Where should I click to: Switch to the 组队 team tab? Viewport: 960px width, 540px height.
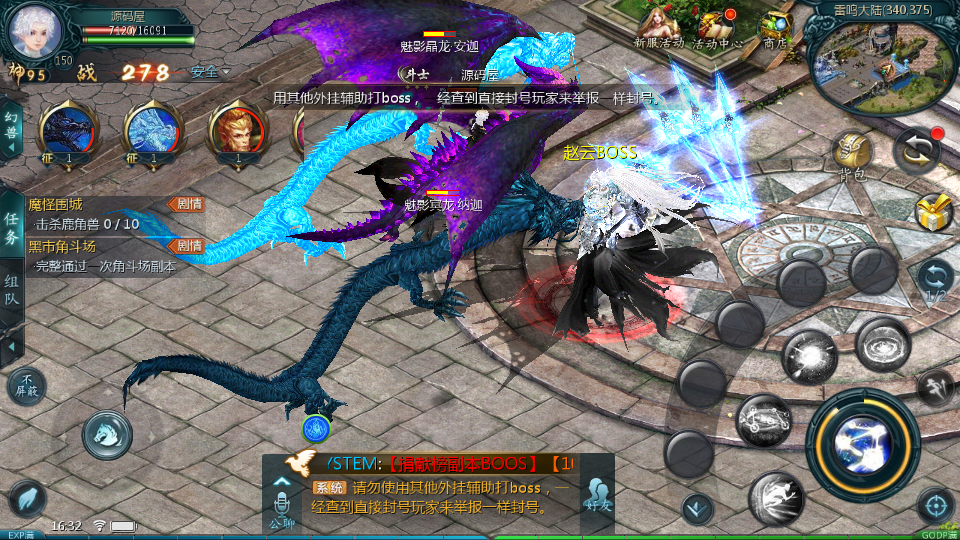(11, 291)
